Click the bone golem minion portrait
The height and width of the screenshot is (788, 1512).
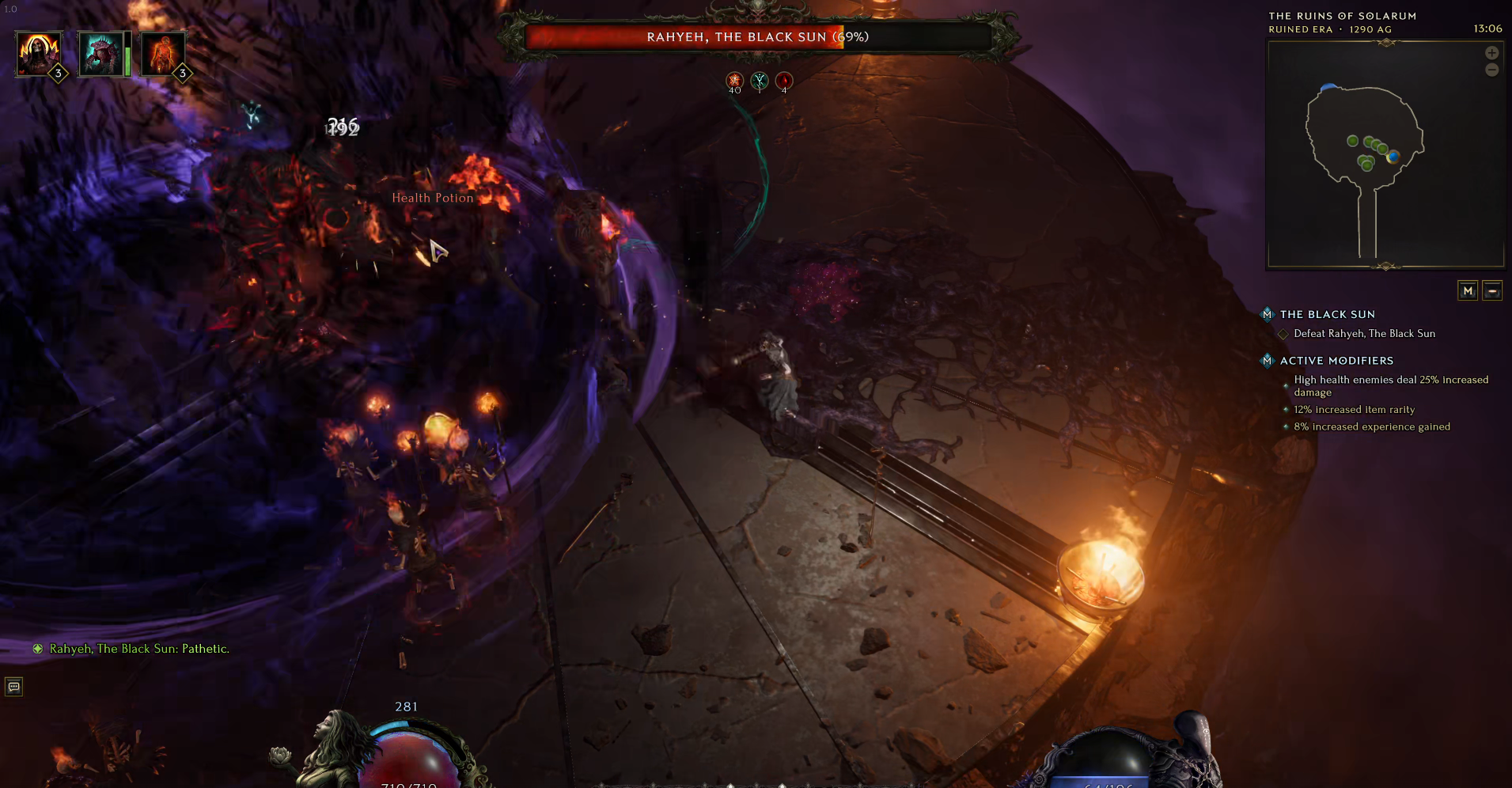tap(101, 54)
